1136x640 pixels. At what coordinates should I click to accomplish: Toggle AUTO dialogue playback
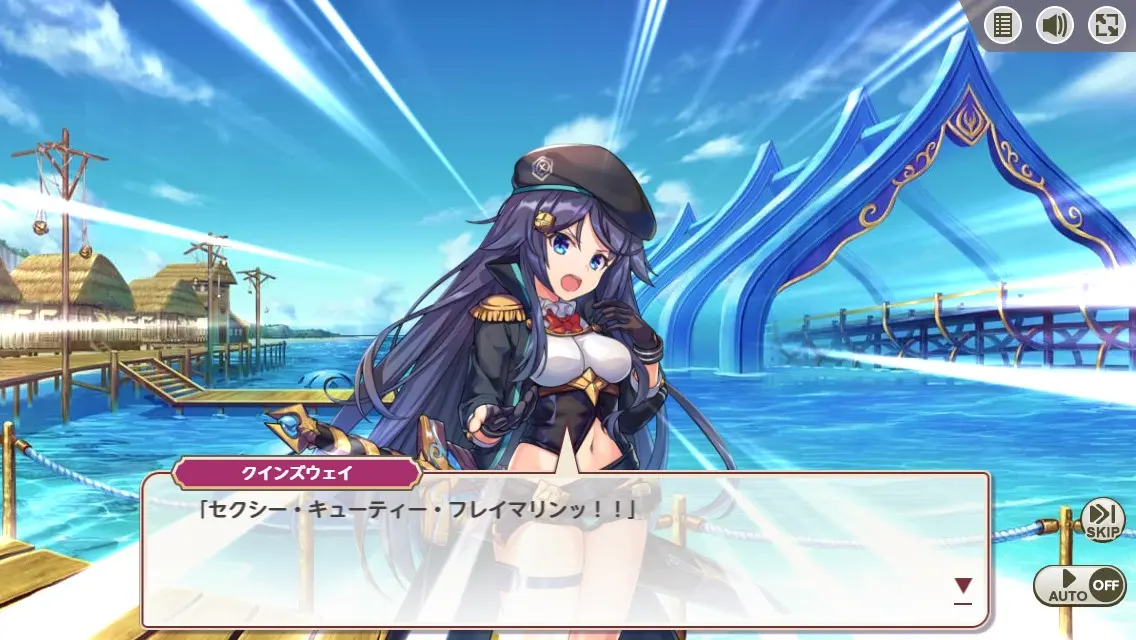pos(1080,585)
